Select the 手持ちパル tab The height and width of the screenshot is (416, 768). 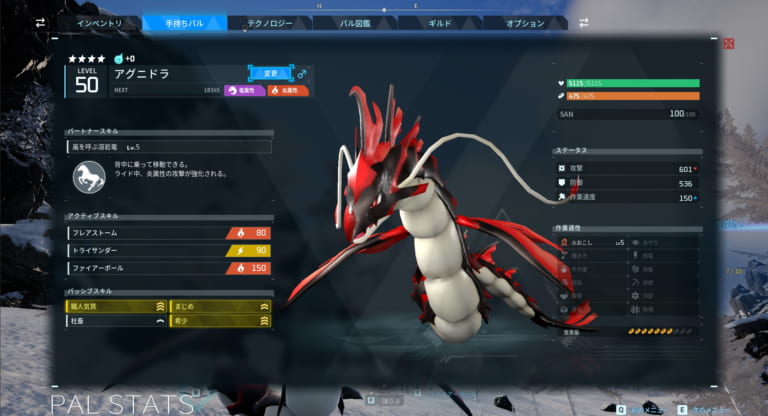(185, 23)
